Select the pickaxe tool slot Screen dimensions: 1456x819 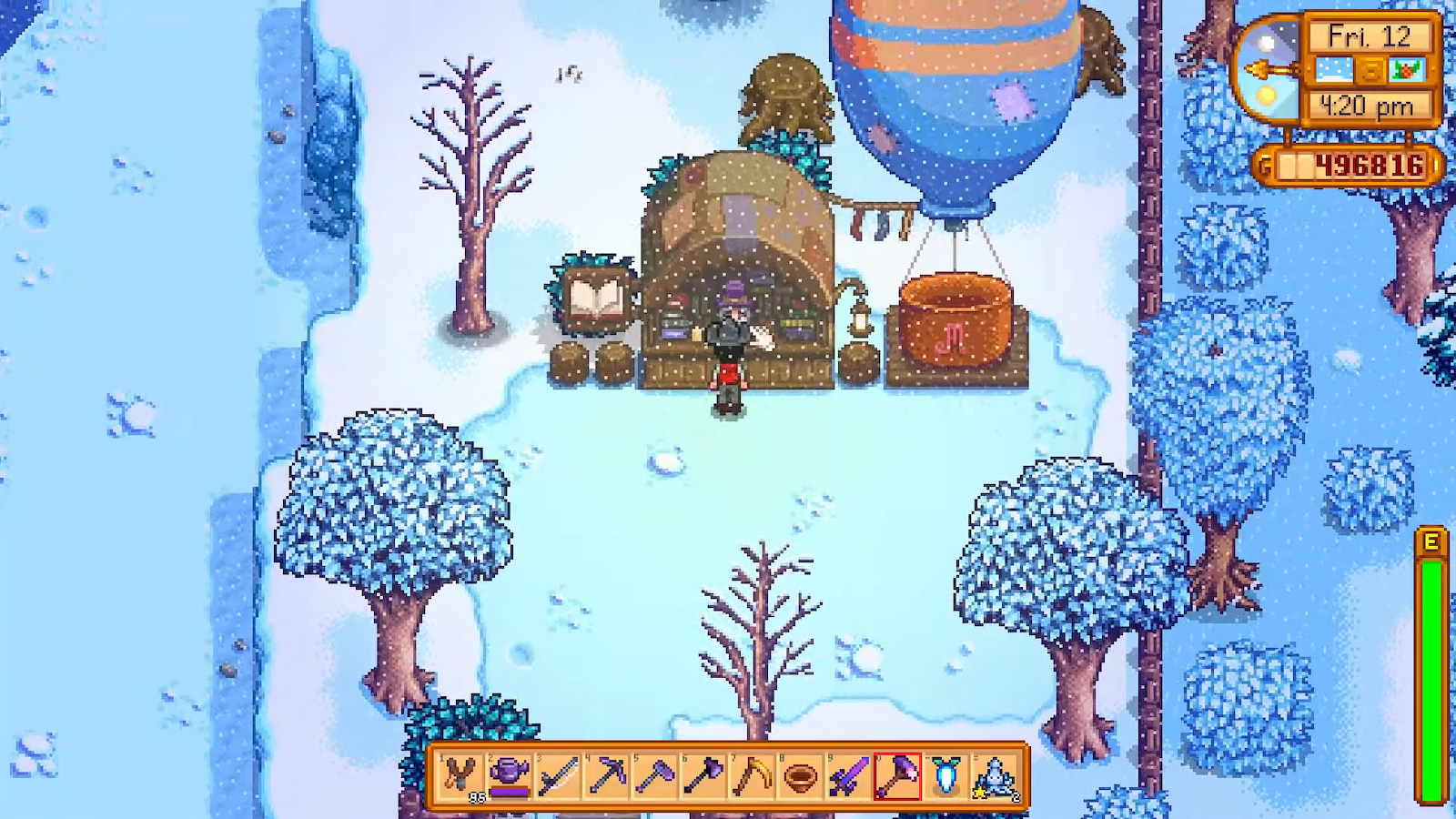(606, 777)
